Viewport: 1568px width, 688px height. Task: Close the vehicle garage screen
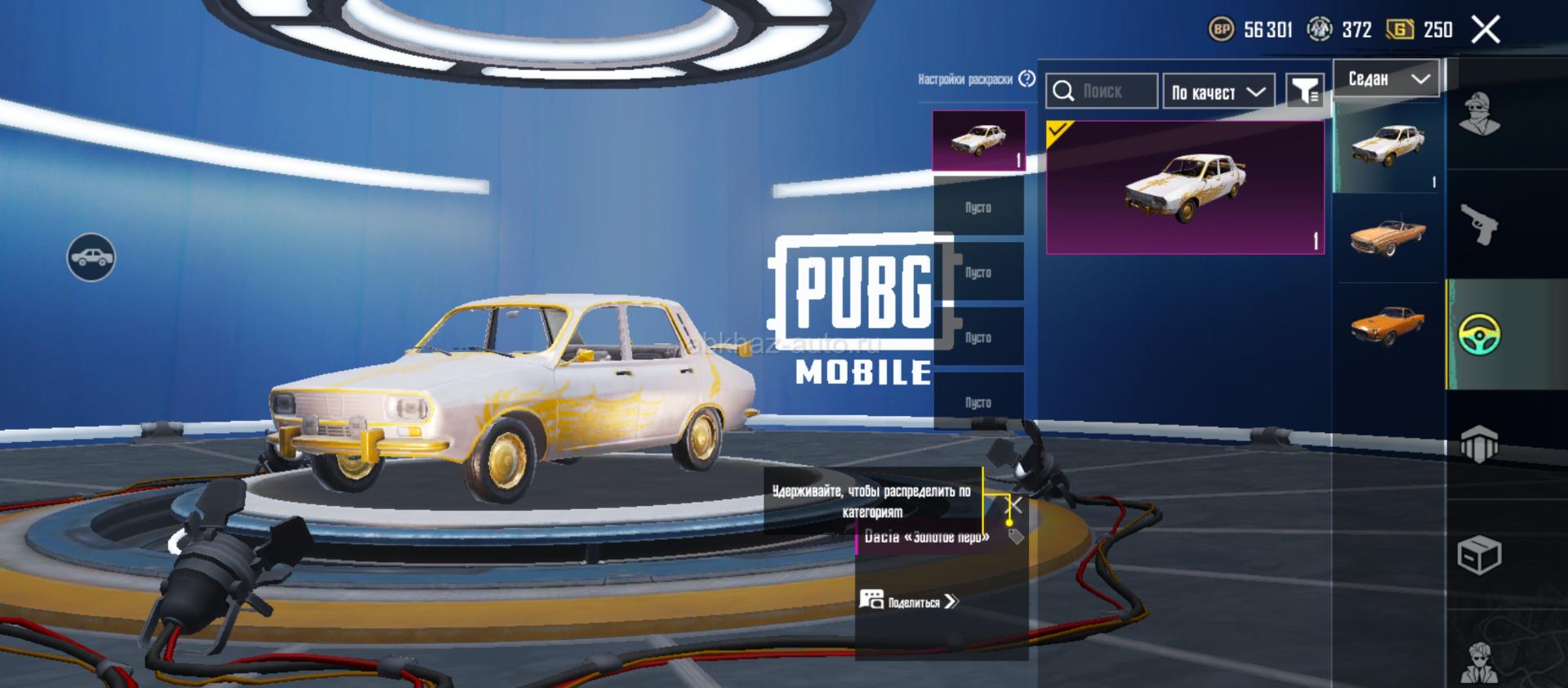coord(1486,30)
